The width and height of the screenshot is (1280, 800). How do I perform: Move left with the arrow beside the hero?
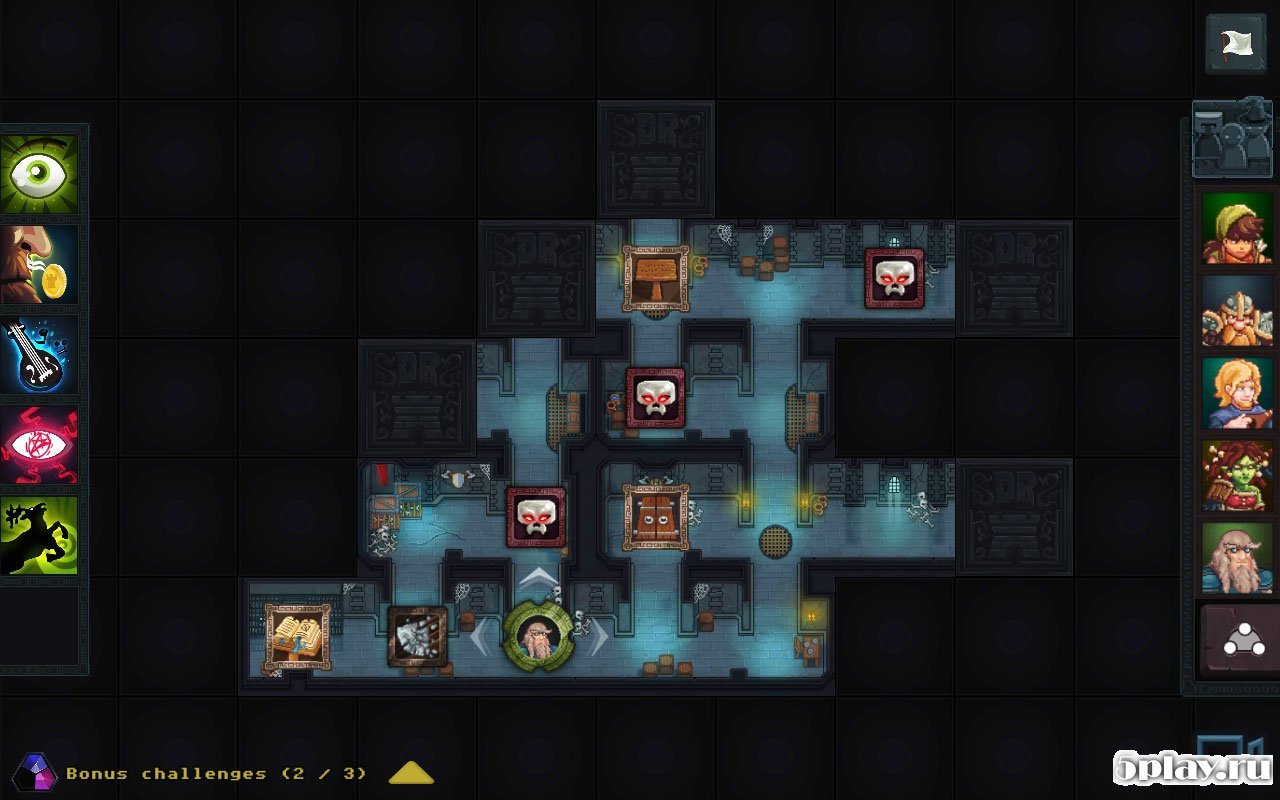pyautogui.click(x=480, y=637)
